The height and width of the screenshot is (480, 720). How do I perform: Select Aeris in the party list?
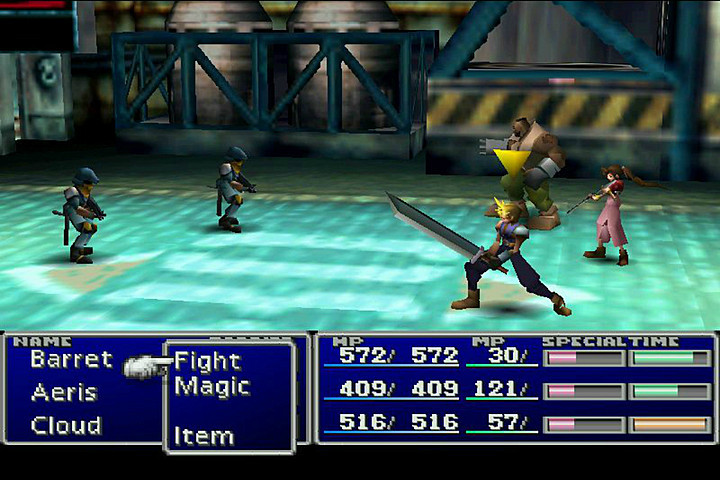point(64,392)
